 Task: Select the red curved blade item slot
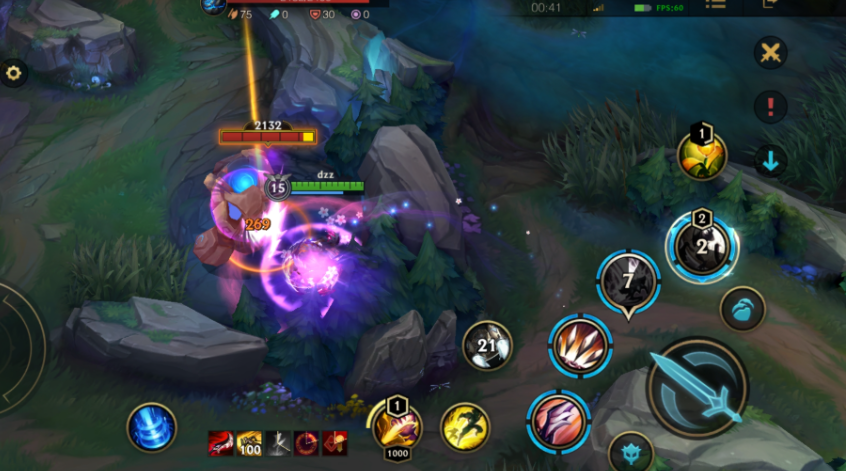(221, 443)
